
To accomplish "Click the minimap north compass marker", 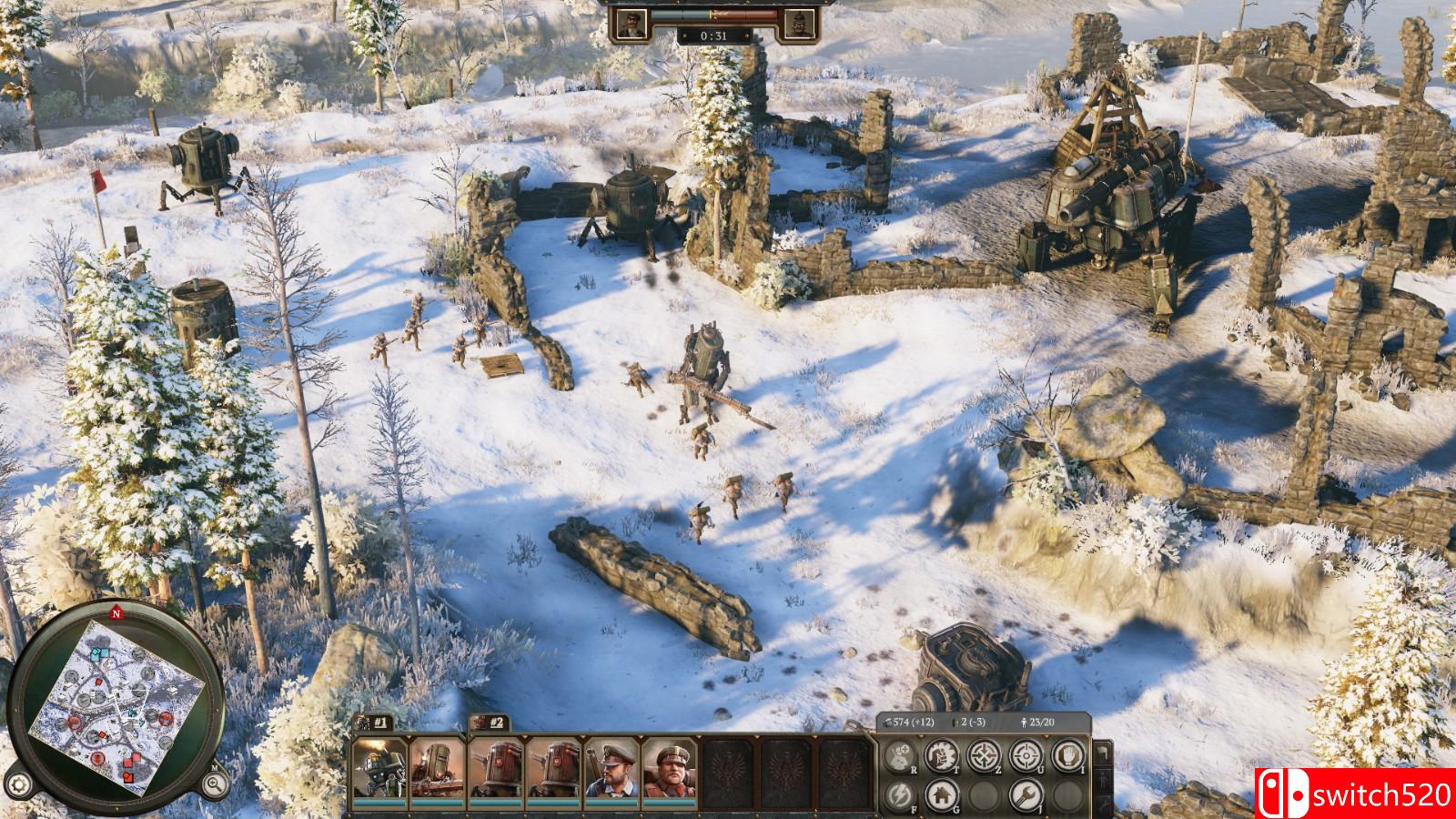I will point(116,612).
